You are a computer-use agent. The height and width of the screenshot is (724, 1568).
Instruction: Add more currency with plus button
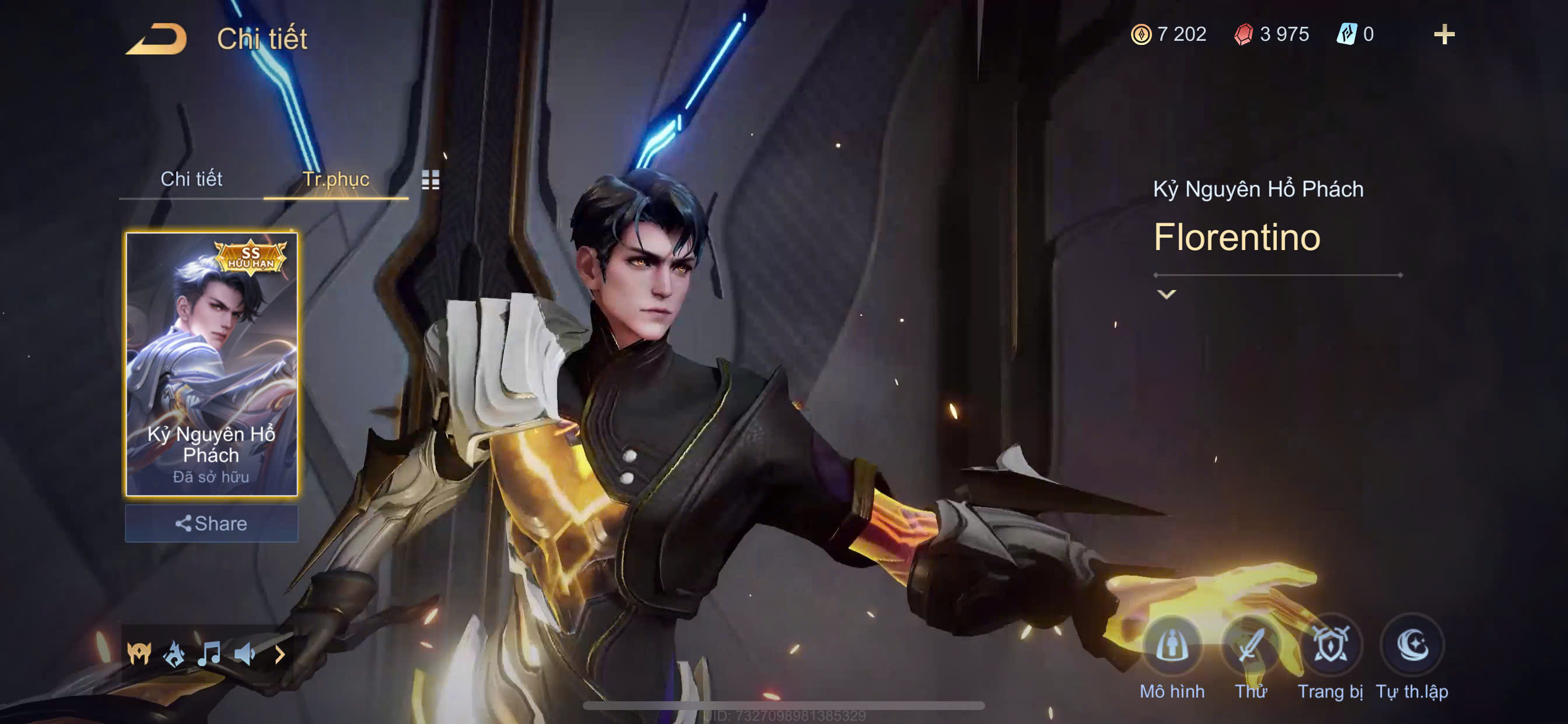point(1444,34)
